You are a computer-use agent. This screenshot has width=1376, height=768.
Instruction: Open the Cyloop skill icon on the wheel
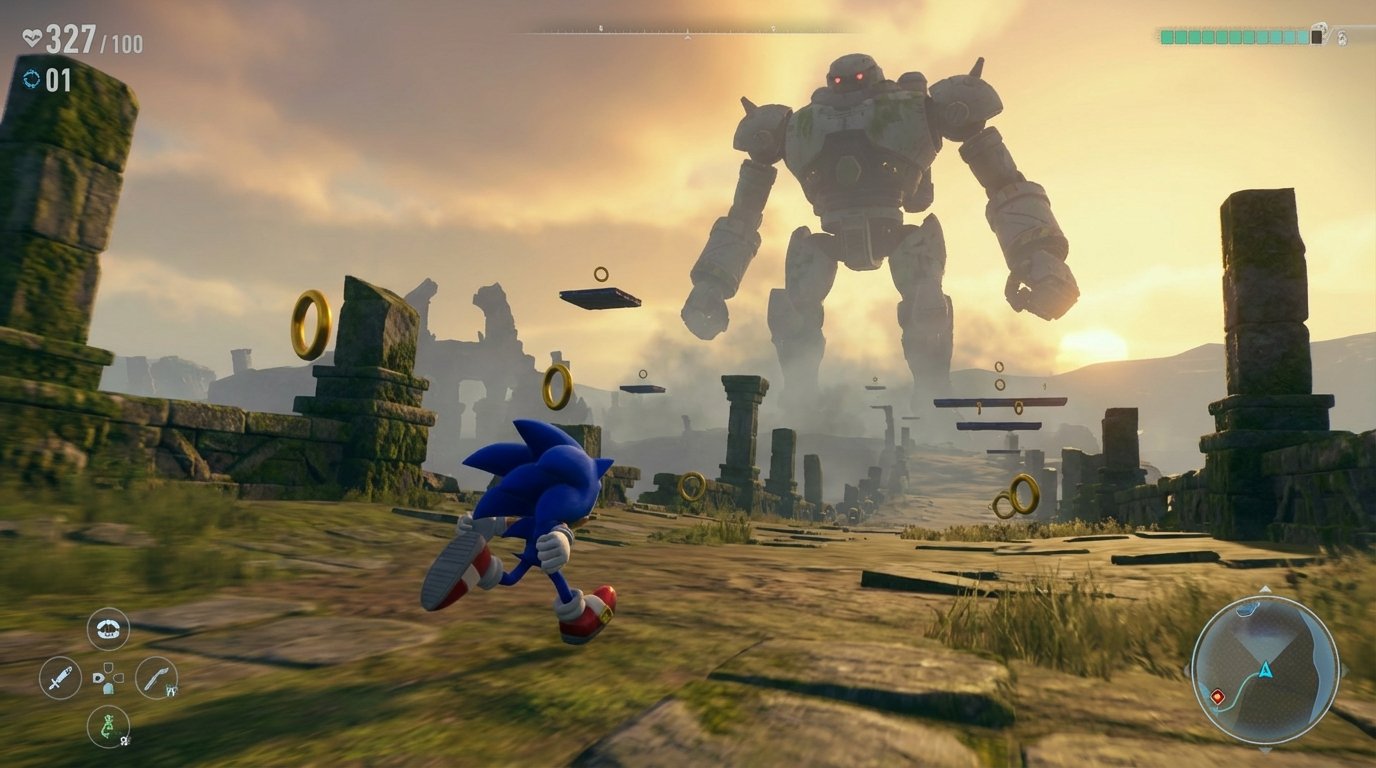108,628
